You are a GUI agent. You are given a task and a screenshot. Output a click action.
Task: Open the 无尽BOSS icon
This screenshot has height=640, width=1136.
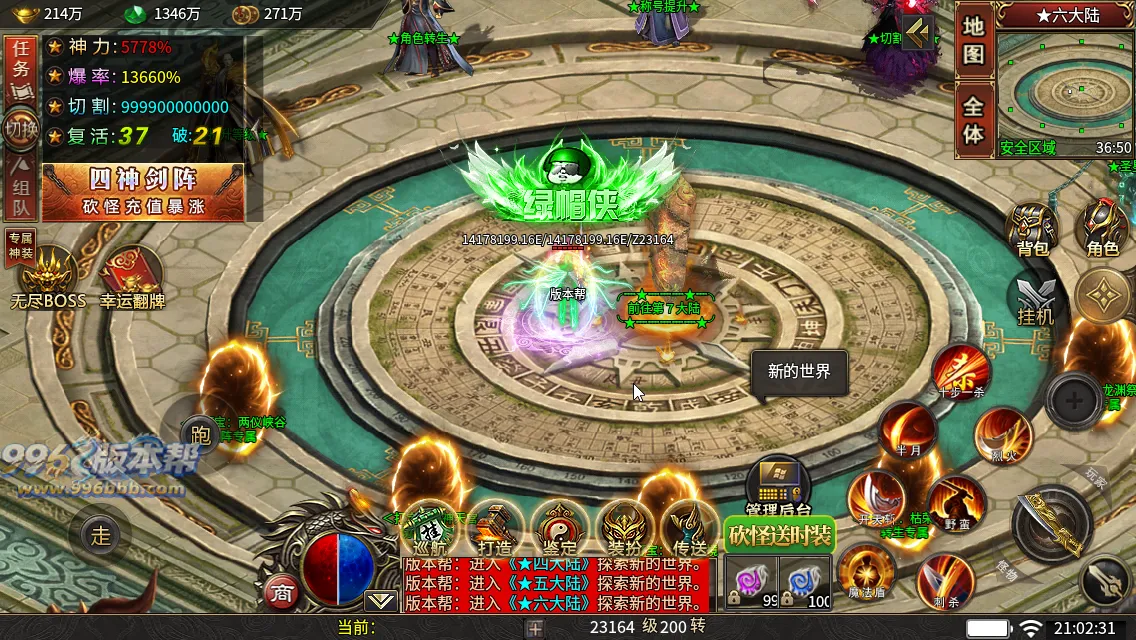47,276
